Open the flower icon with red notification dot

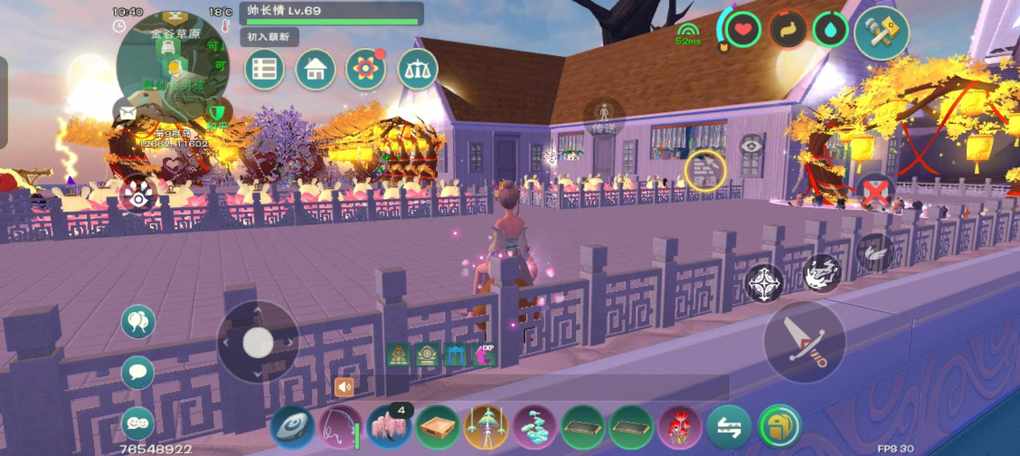tap(366, 69)
